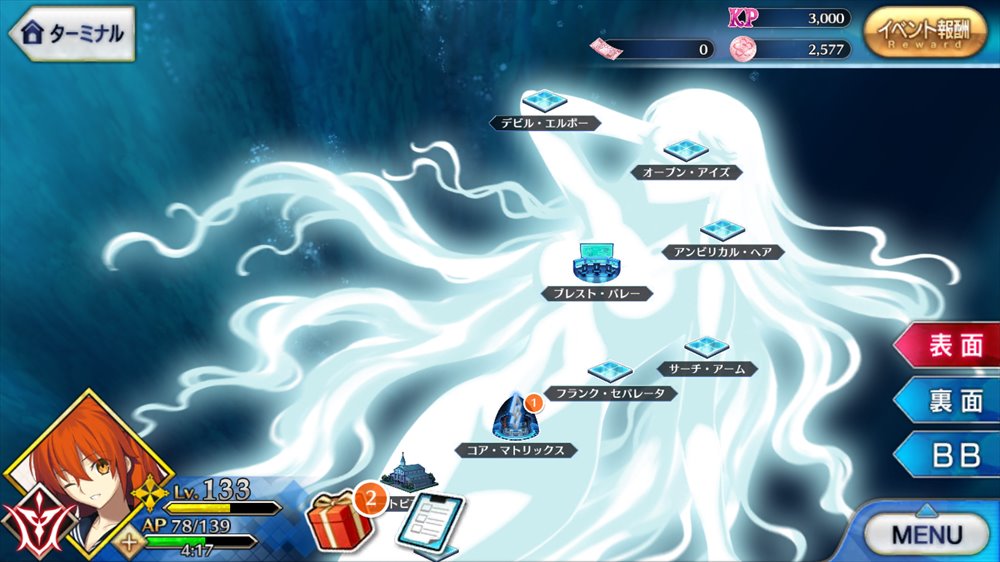Switch to the 表面 tab
This screenshot has width=1000, height=562.
(x=951, y=346)
